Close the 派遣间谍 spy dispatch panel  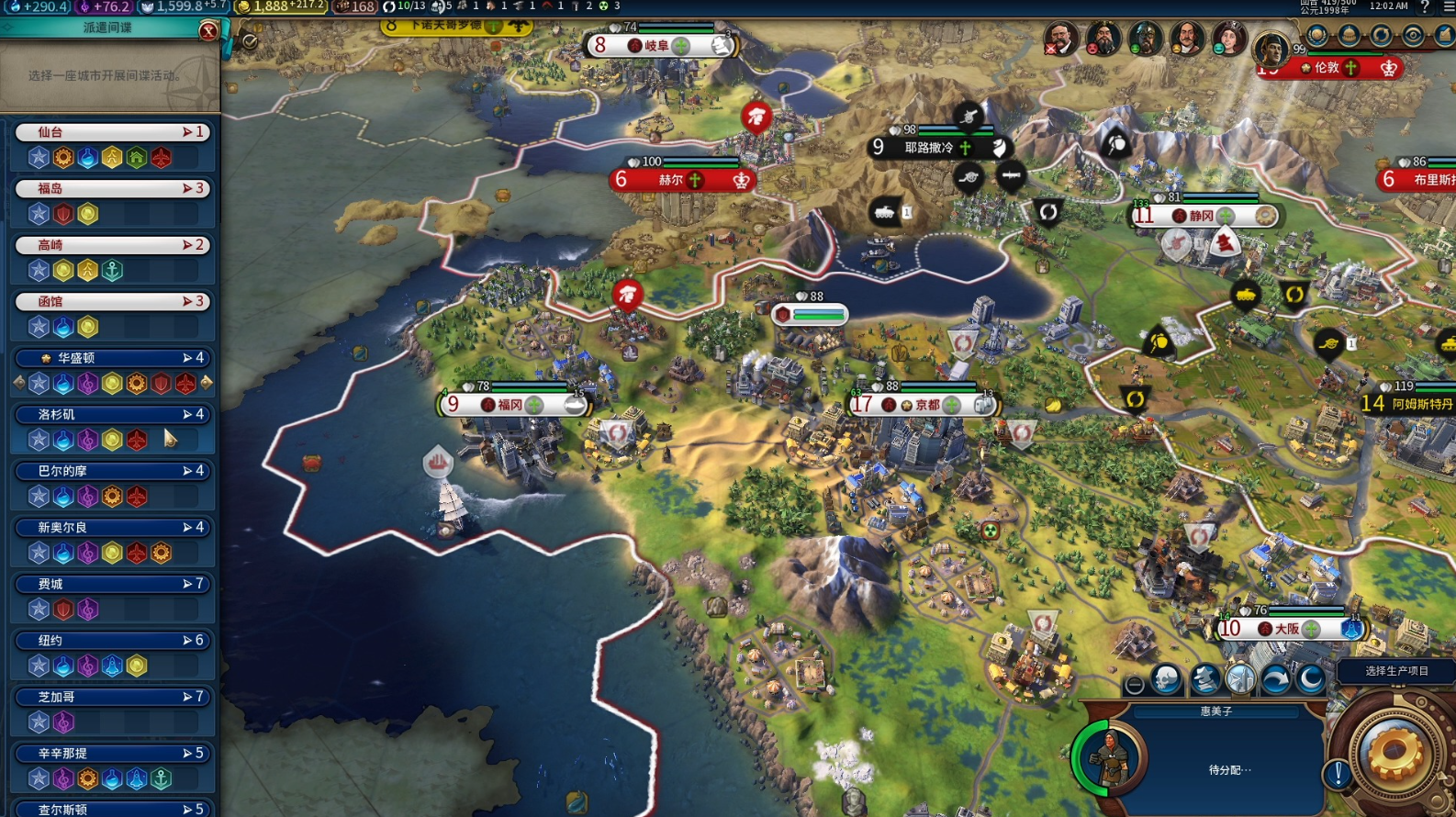[x=208, y=31]
